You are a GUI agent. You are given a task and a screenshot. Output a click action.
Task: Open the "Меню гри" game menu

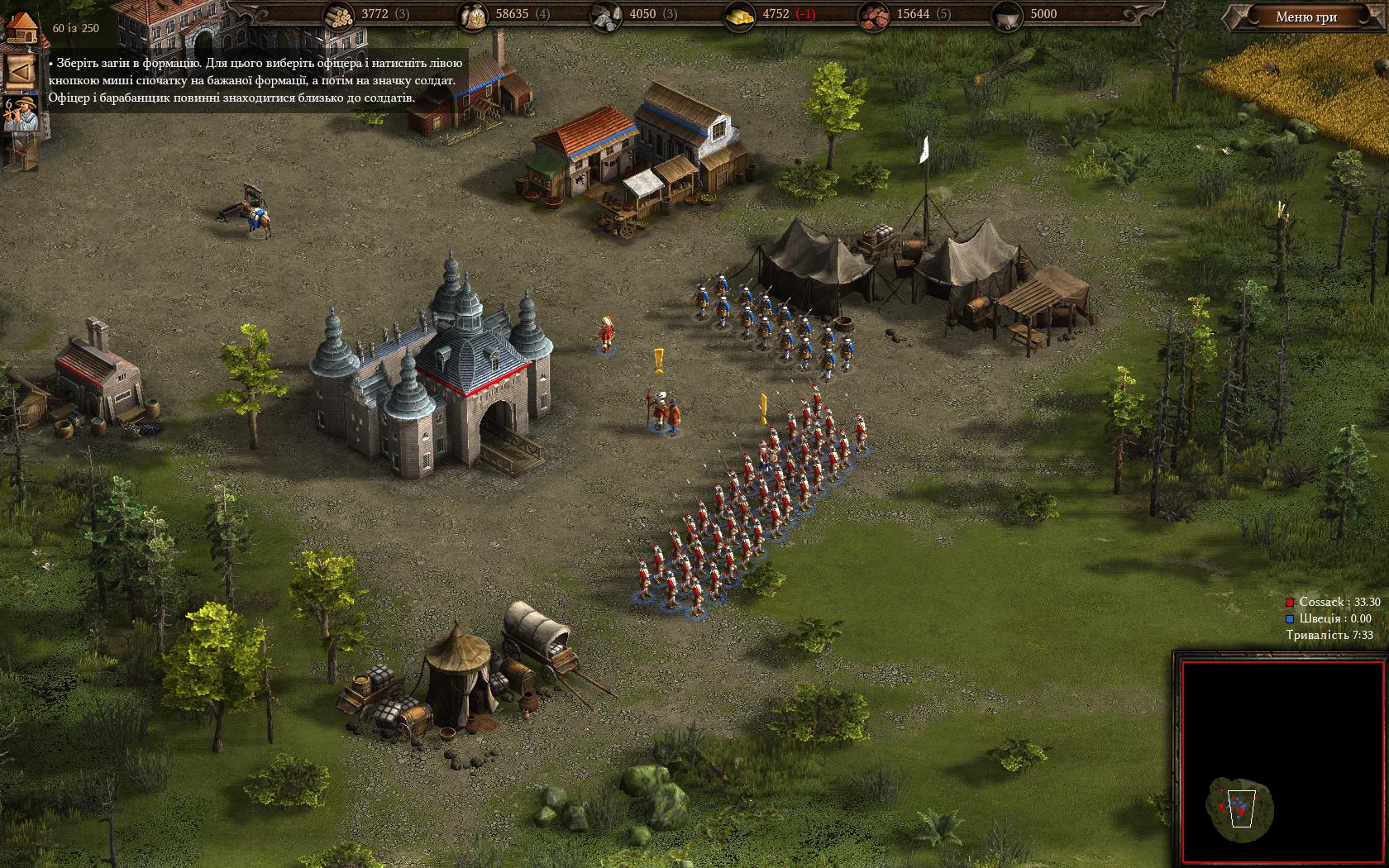tap(1305, 17)
